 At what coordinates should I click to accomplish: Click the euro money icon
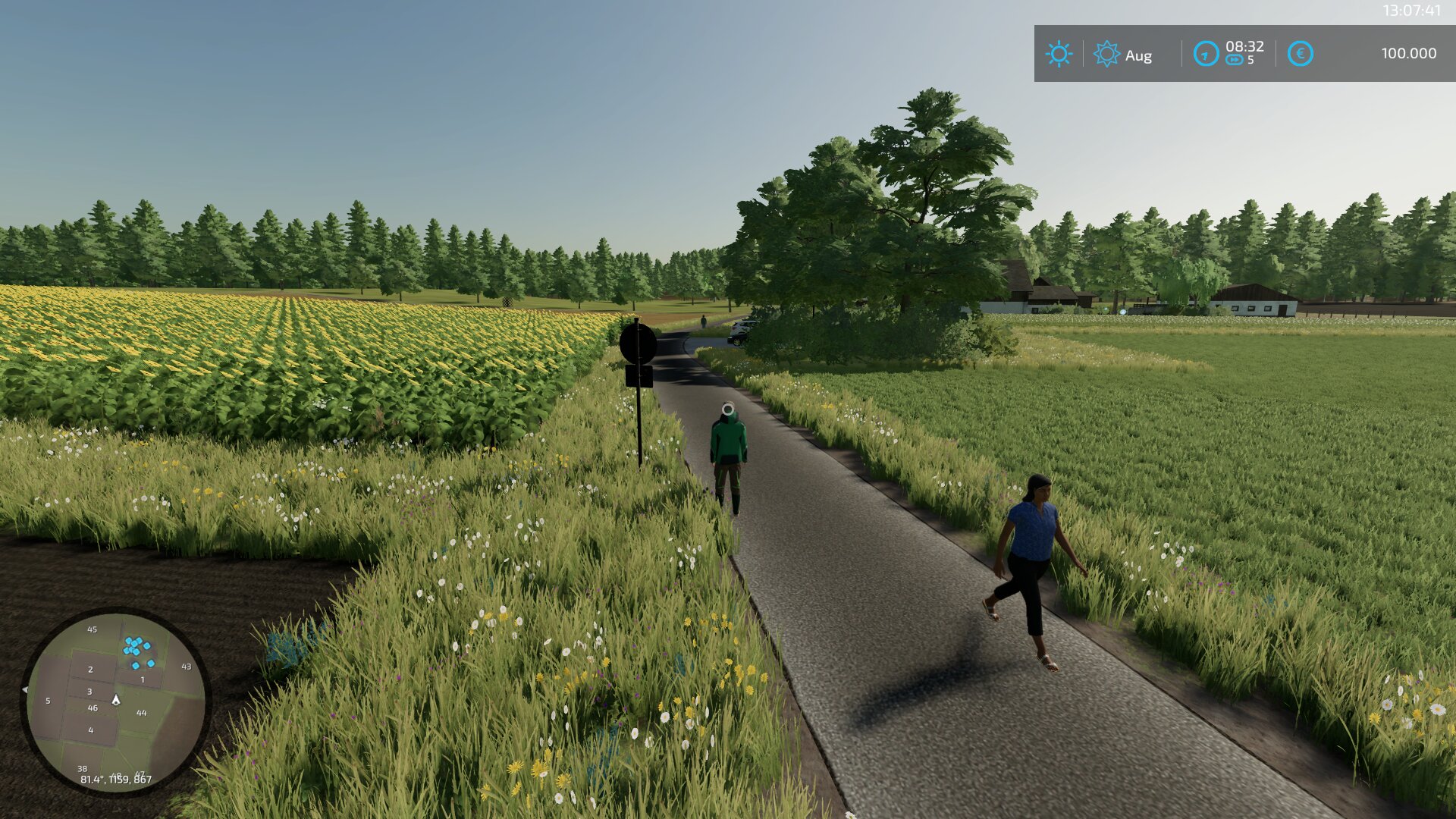pos(1300,54)
